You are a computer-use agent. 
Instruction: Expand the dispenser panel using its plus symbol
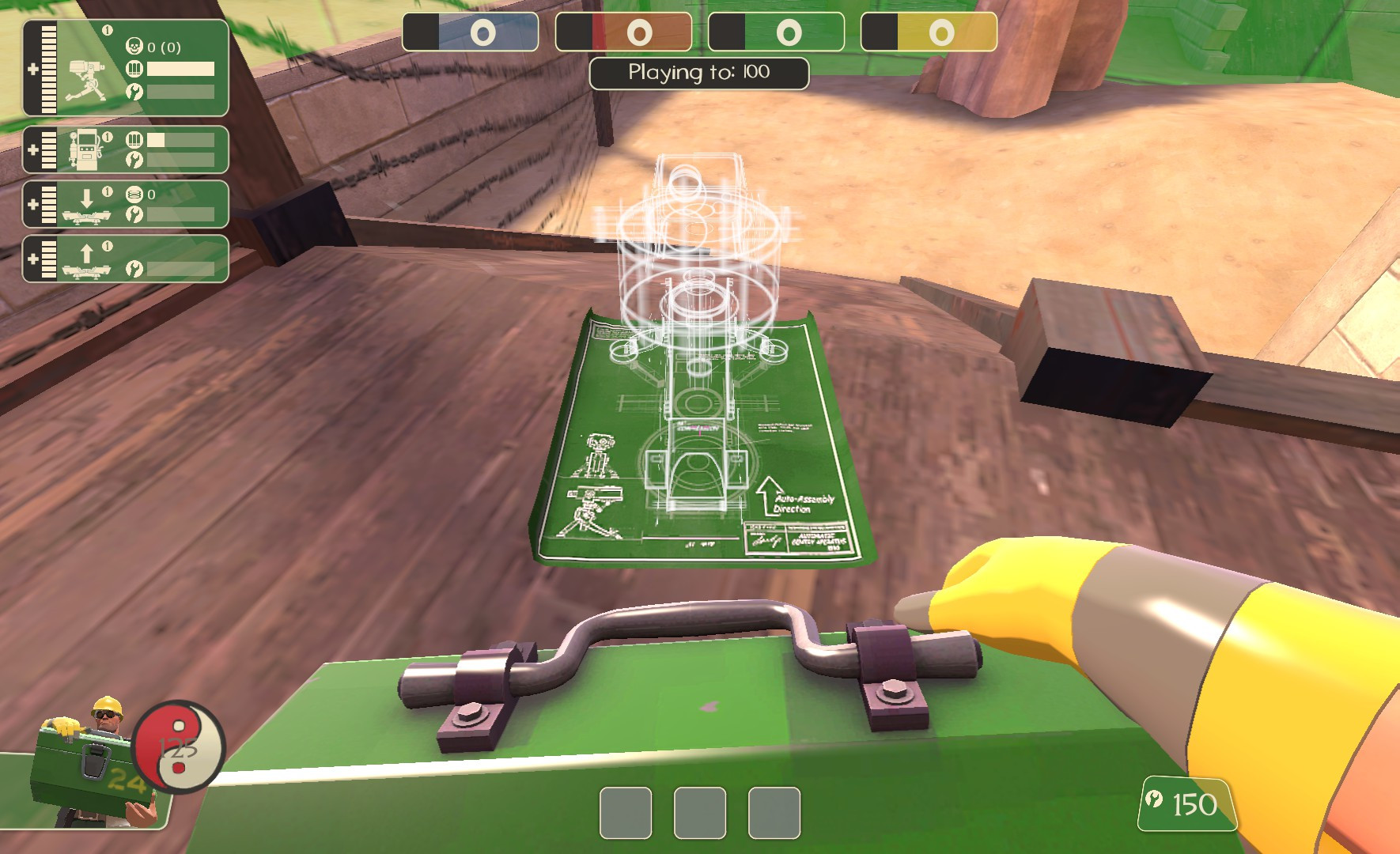[x=32, y=150]
